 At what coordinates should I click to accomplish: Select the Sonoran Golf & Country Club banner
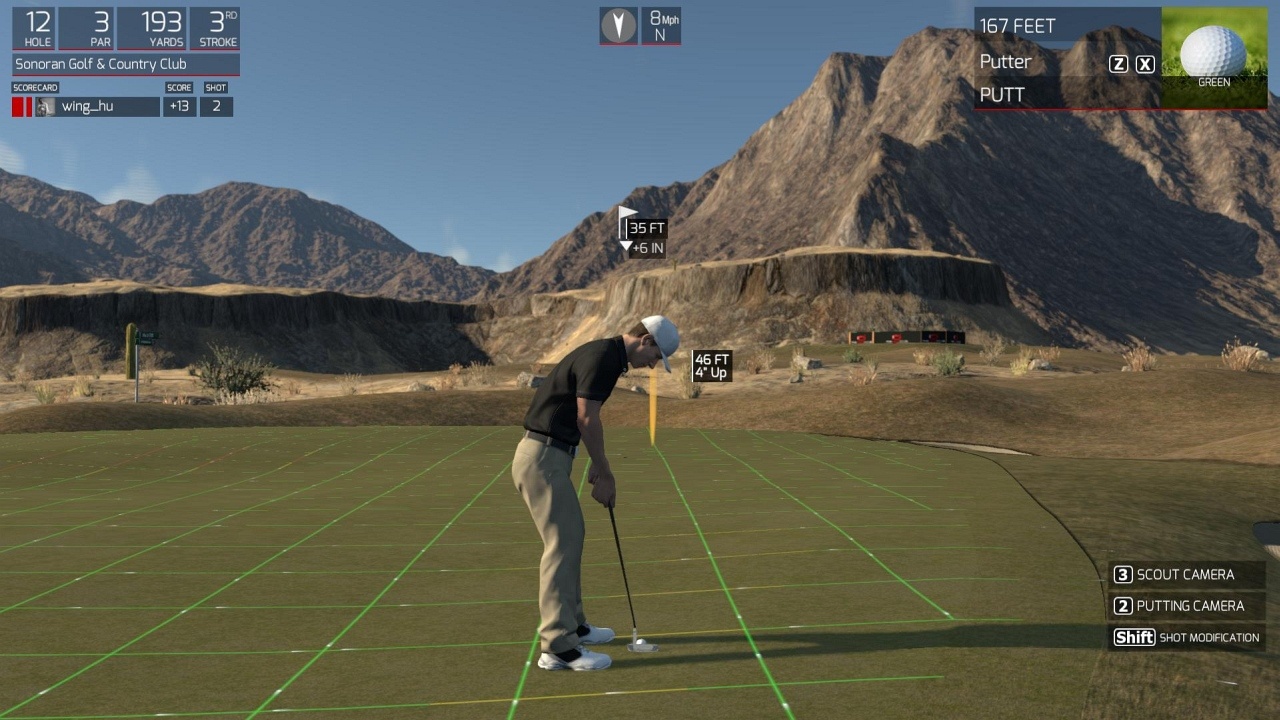tap(126, 65)
